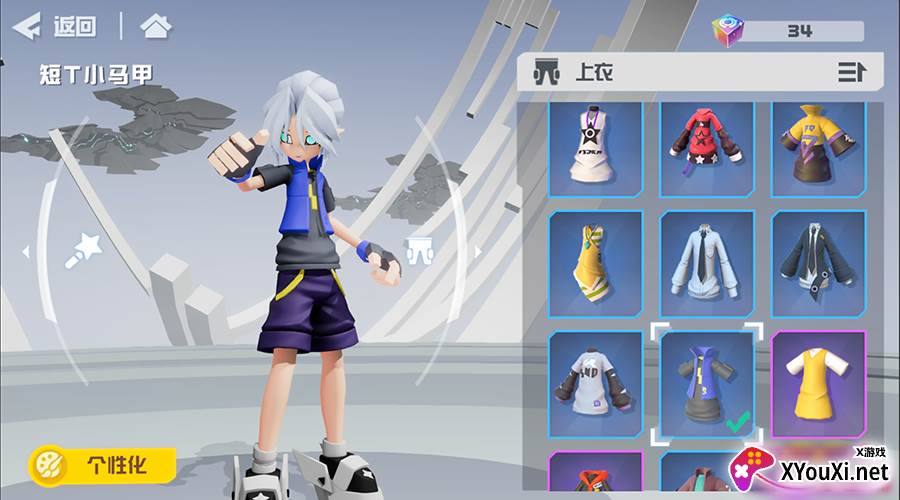Open the sort list icon beside 上衣
Viewport: 900px width, 500px height.
coord(852,72)
